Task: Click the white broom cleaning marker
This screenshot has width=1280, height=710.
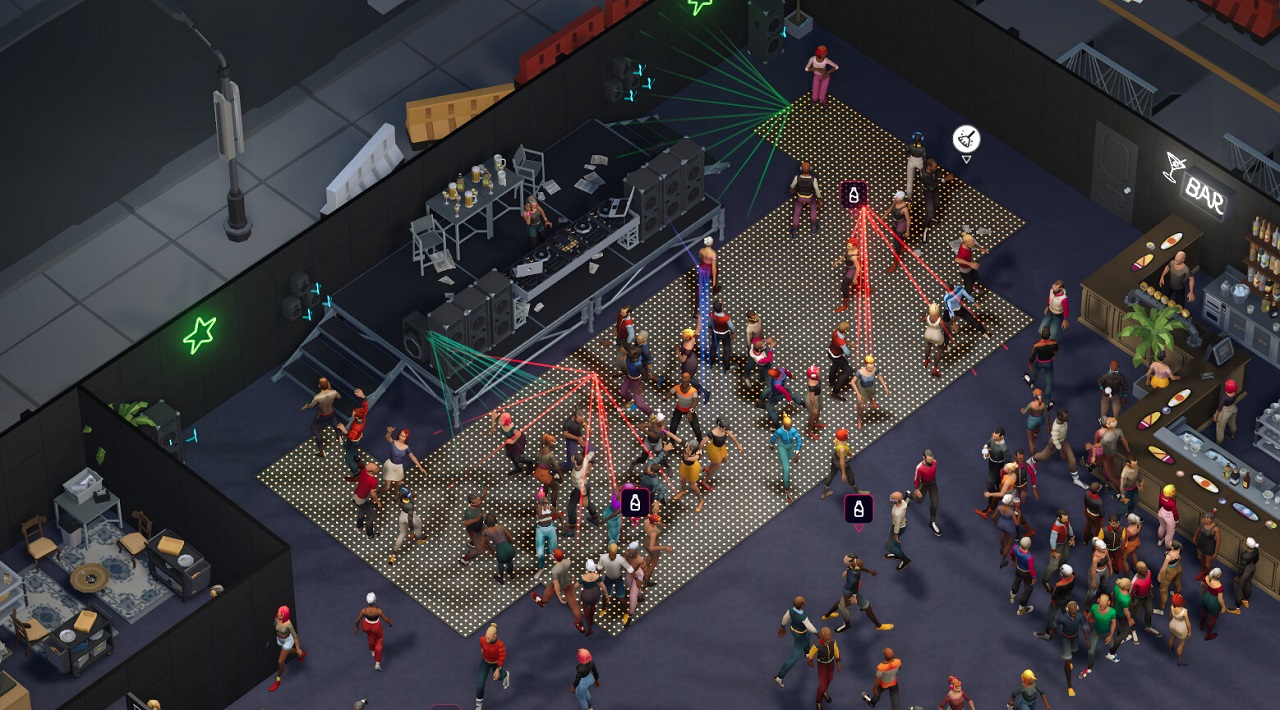Action: tap(966, 139)
